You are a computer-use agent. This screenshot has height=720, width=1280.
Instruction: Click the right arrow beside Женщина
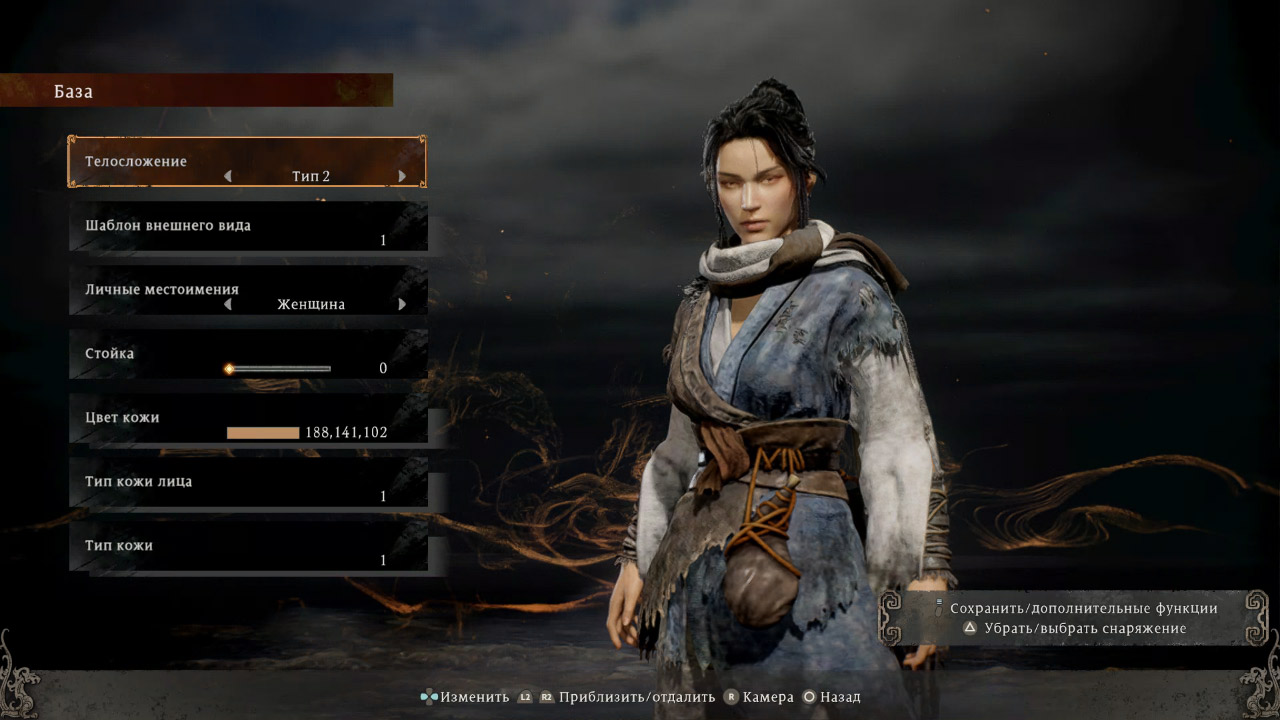point(402,304)
